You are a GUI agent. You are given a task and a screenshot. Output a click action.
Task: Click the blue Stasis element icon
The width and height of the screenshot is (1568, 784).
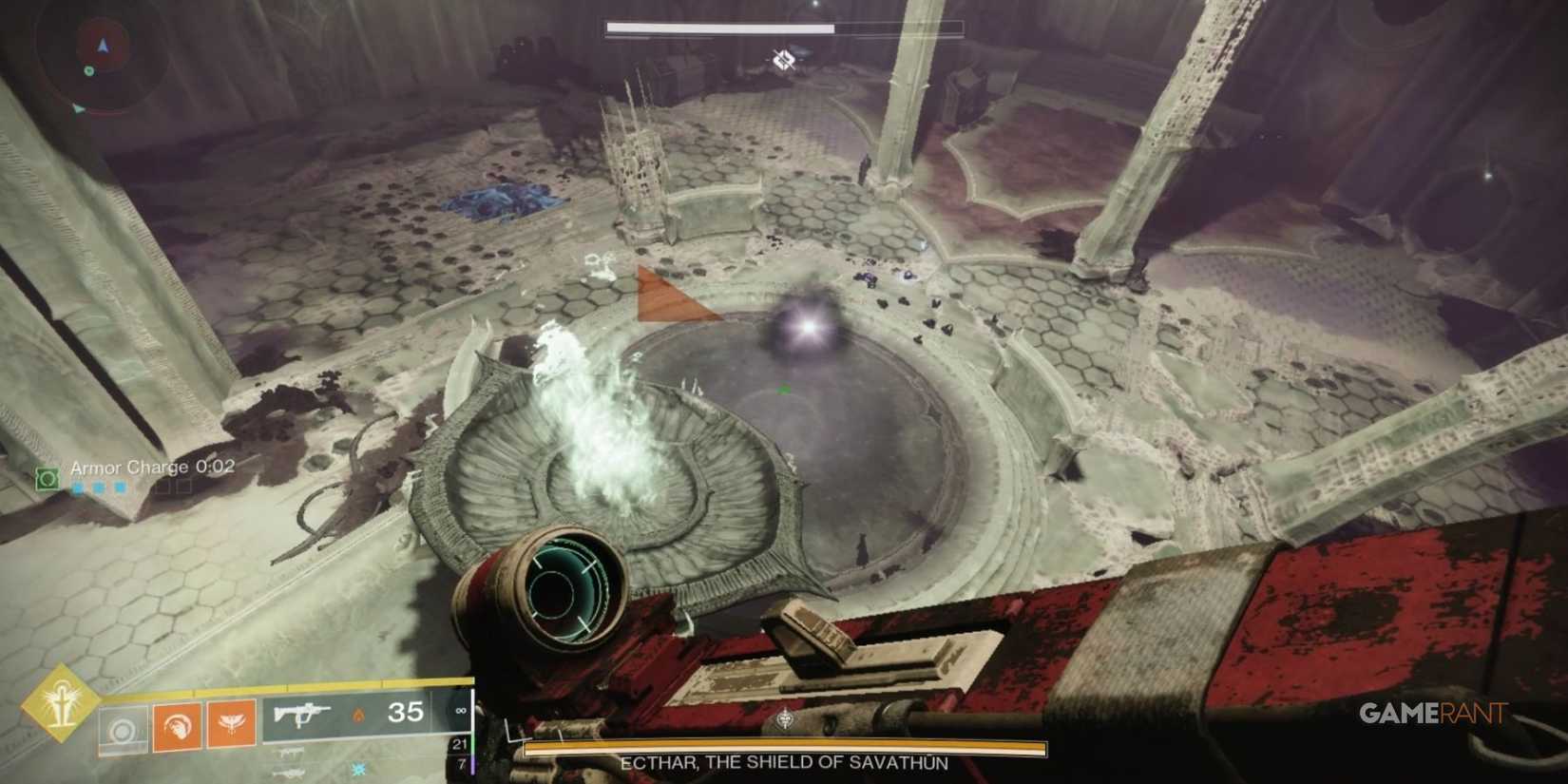(358, 770)
